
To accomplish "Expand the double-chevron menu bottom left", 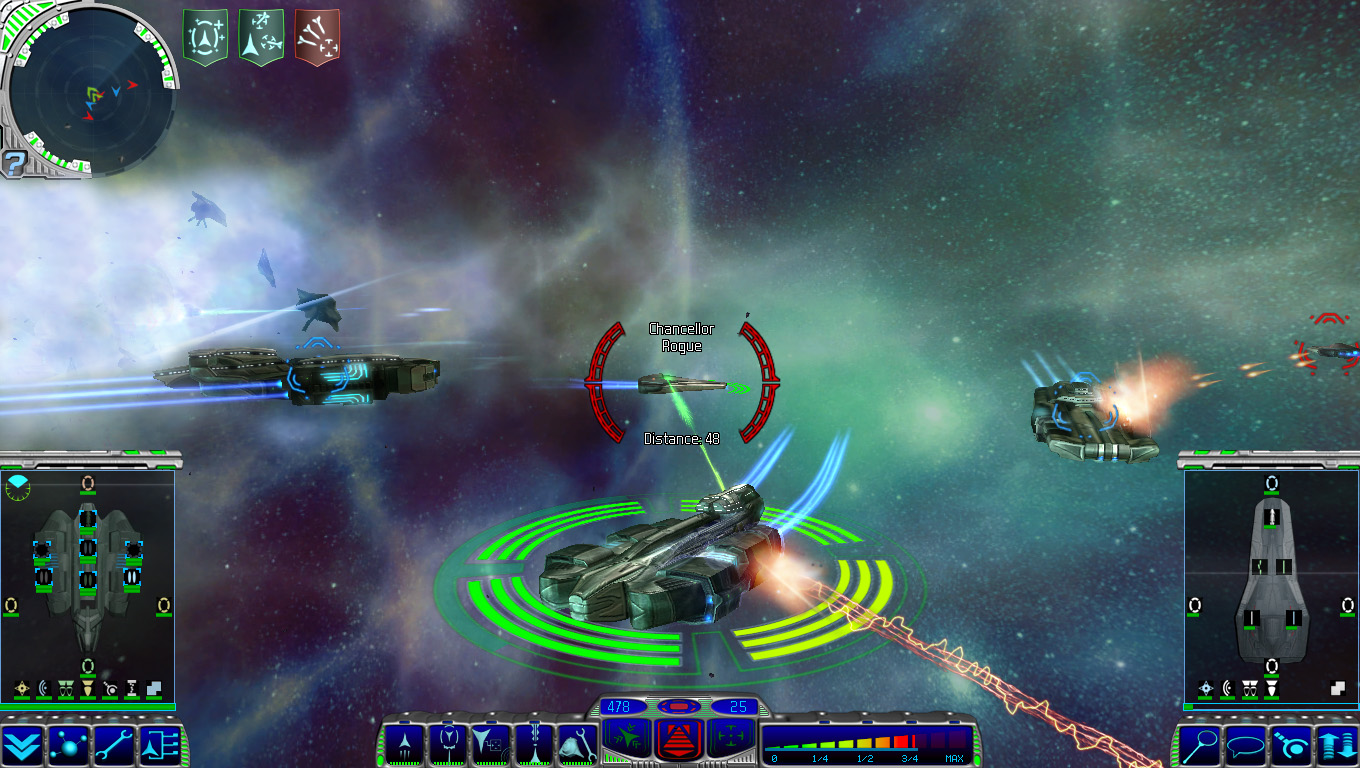I will point(20,746).
